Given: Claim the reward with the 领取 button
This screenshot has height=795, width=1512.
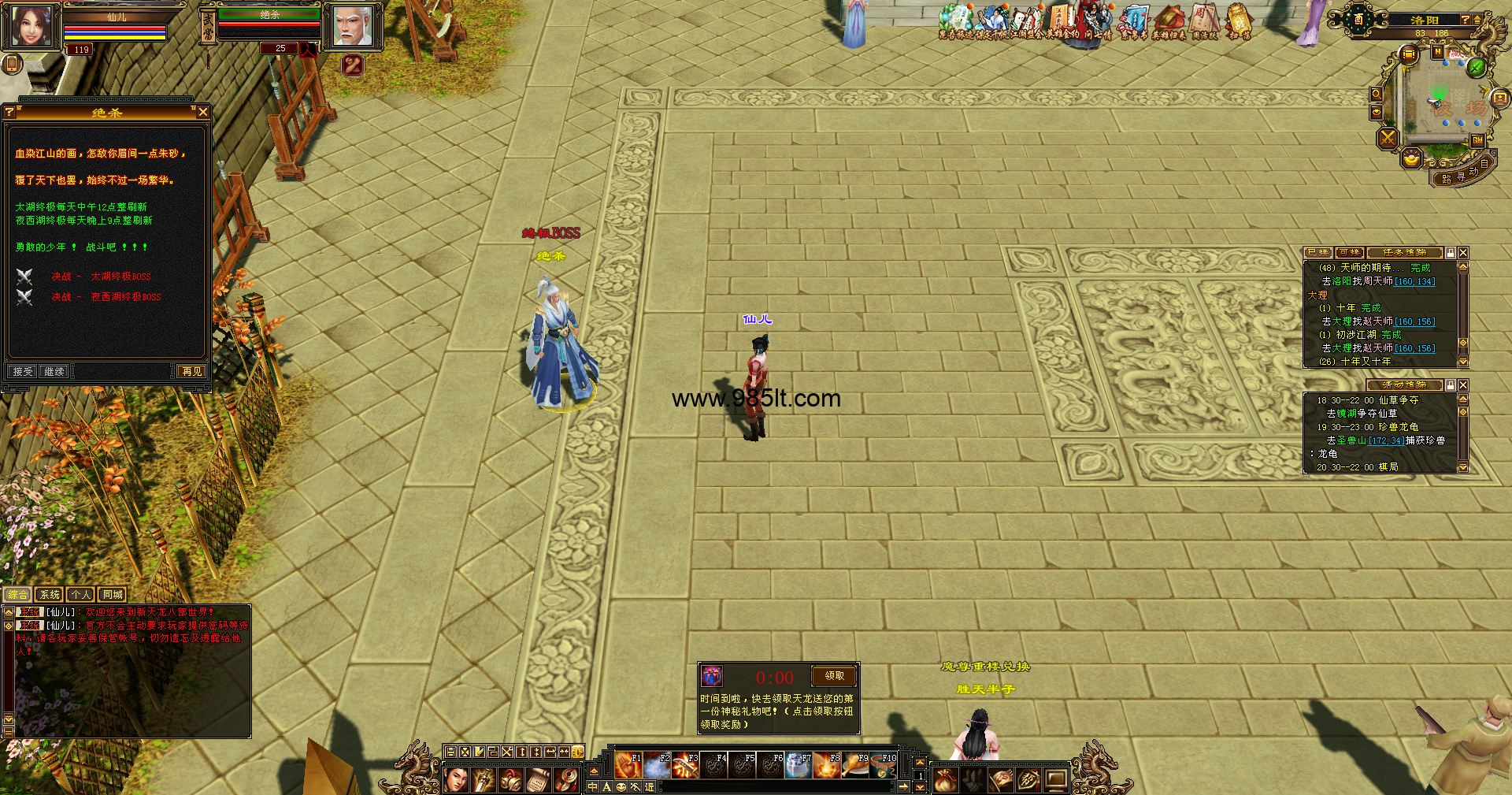Looking at the screenshot, I should (834, 676).
